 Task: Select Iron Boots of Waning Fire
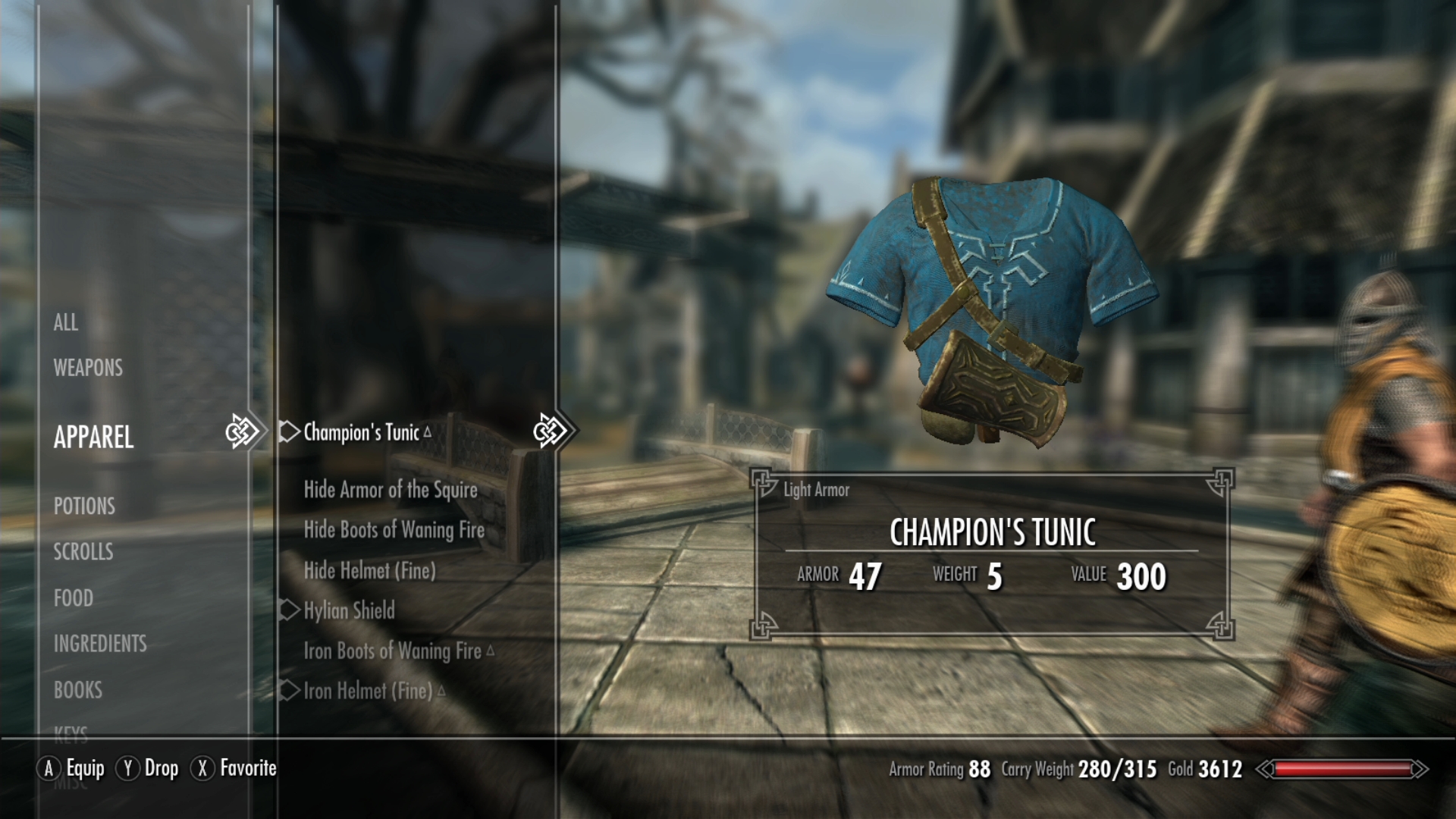390,651
